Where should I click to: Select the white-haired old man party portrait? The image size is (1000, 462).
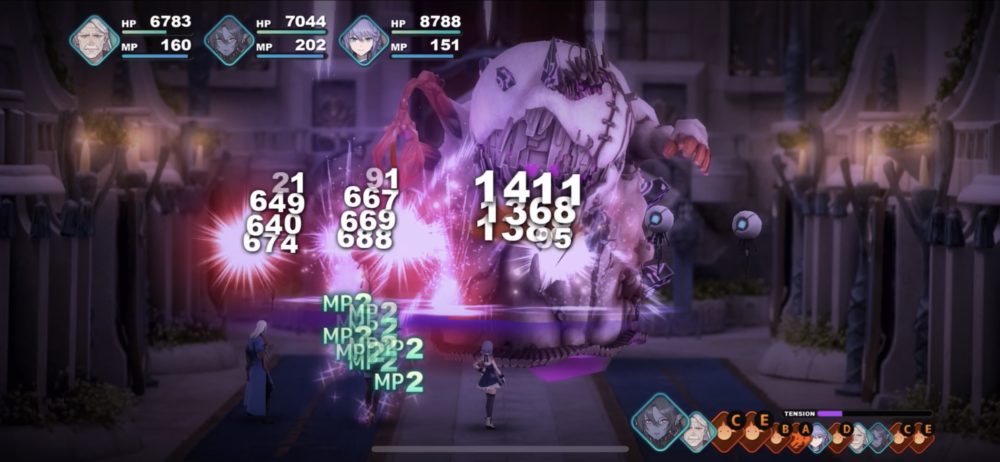click(94, 40)
